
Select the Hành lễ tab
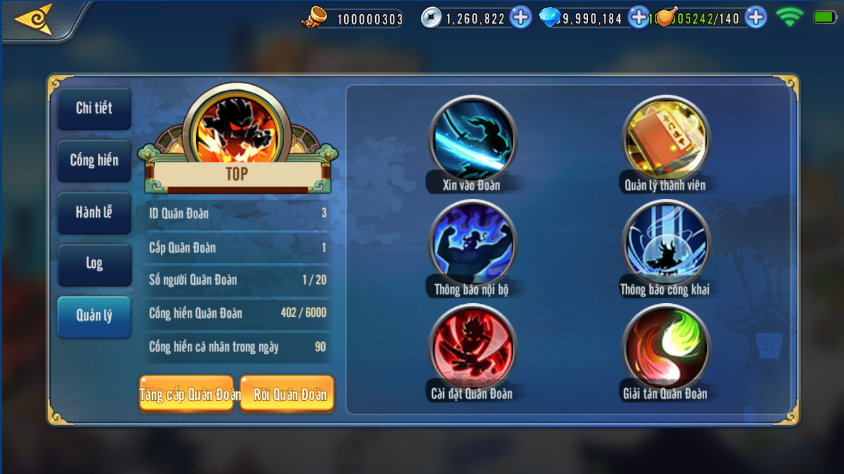pos(94,212)
